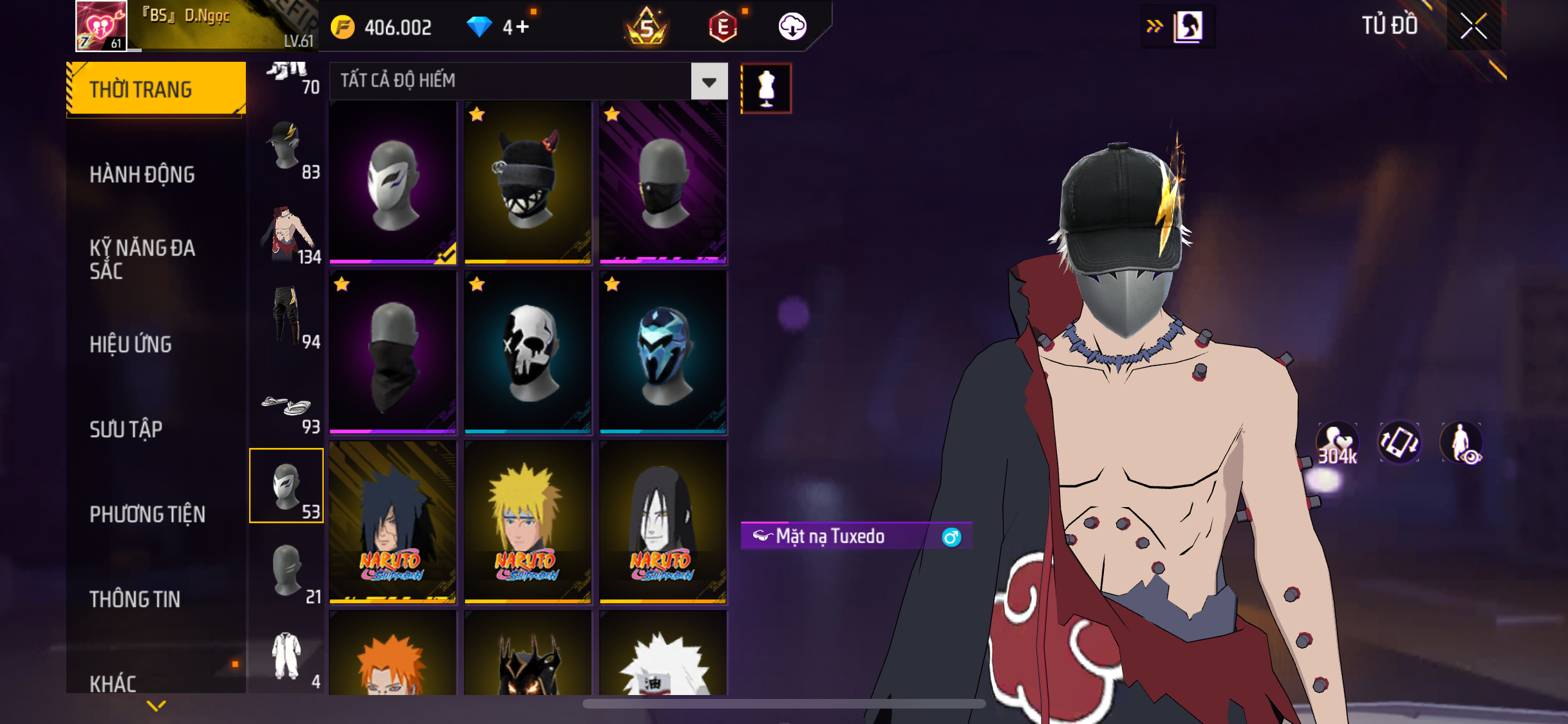Image resolution: width=1568 pixels, height=724 pixels.
Task: Select the sandals category with 93 items
Action: coord(287,411)
